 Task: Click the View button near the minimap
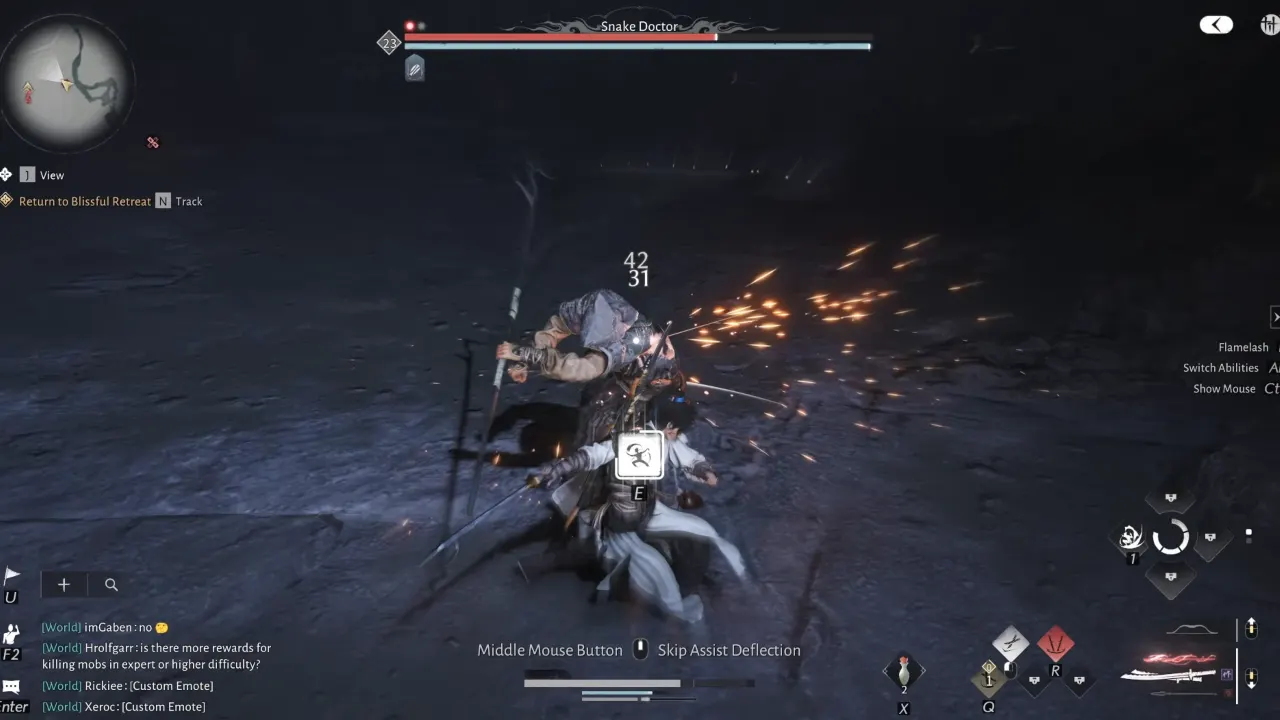coord(51,174)
